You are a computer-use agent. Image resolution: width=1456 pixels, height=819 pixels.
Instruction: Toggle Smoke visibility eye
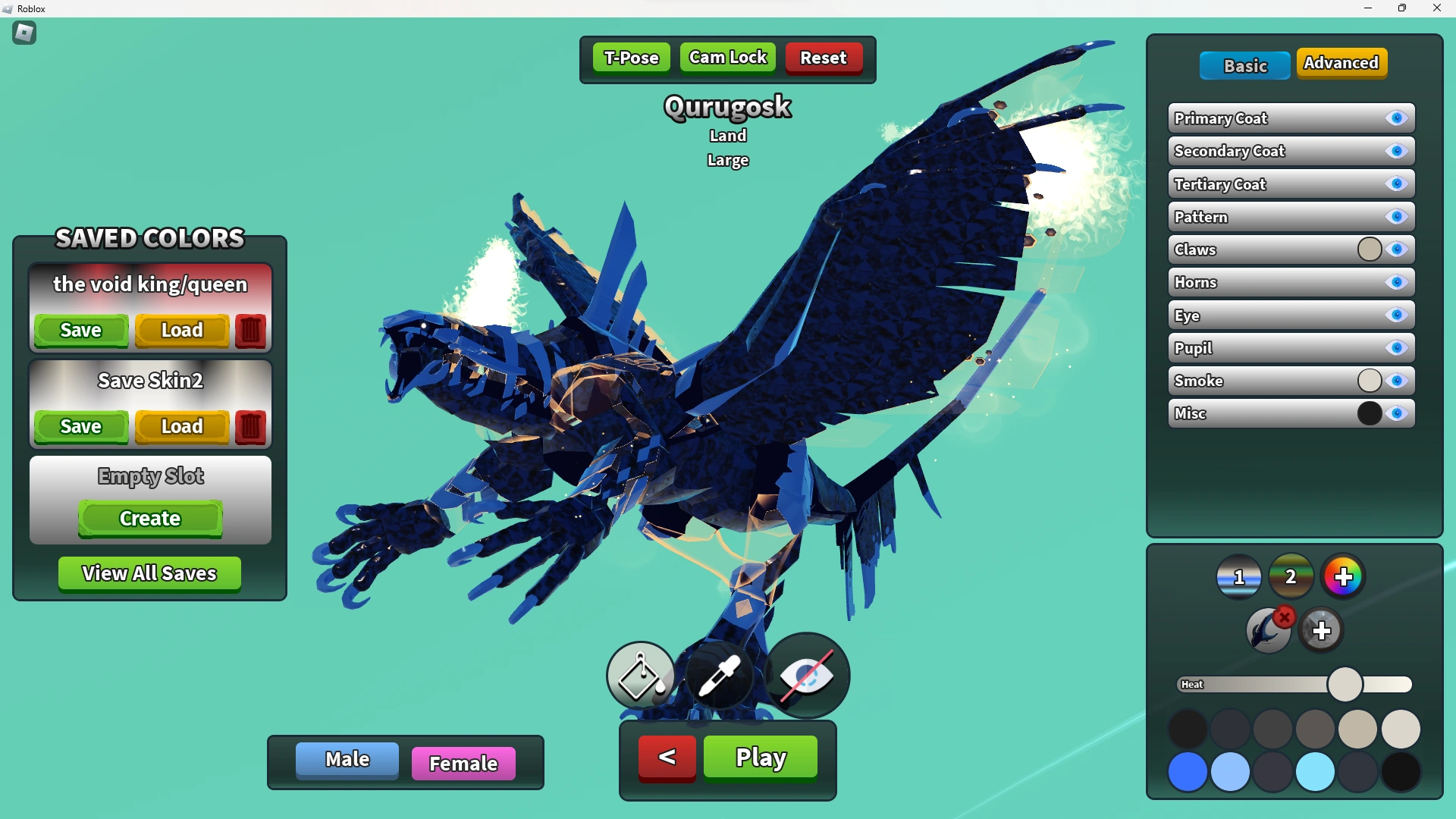coord(1396,381)
